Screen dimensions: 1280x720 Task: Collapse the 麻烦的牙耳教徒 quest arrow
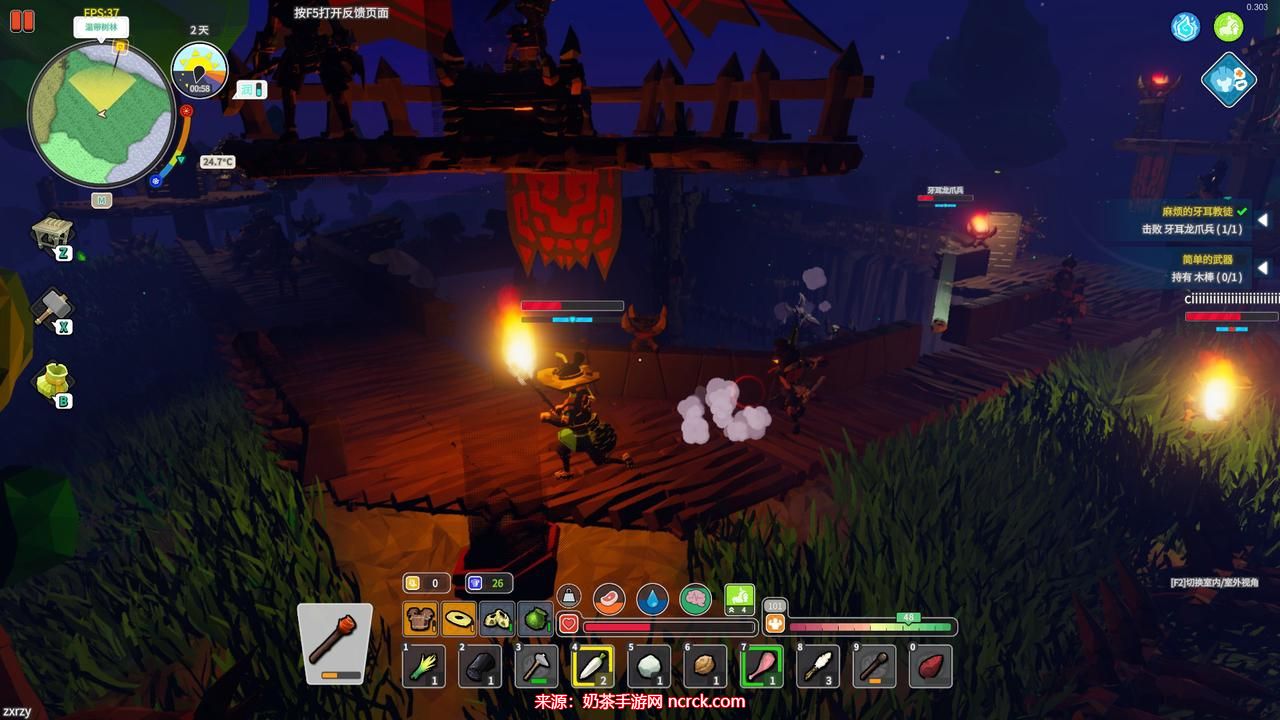(1262, 220)
